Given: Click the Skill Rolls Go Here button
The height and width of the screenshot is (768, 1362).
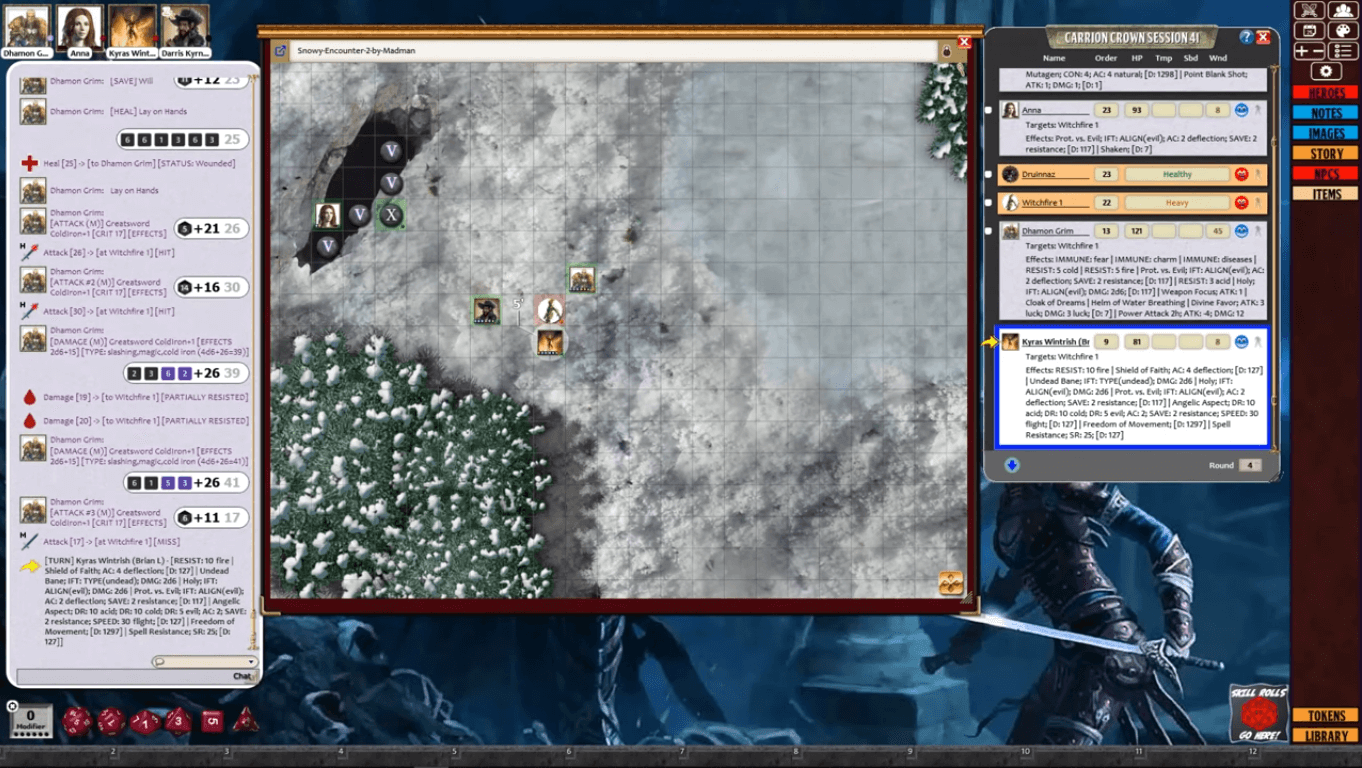Looking at the screenshot, I should click(1258, 714).
